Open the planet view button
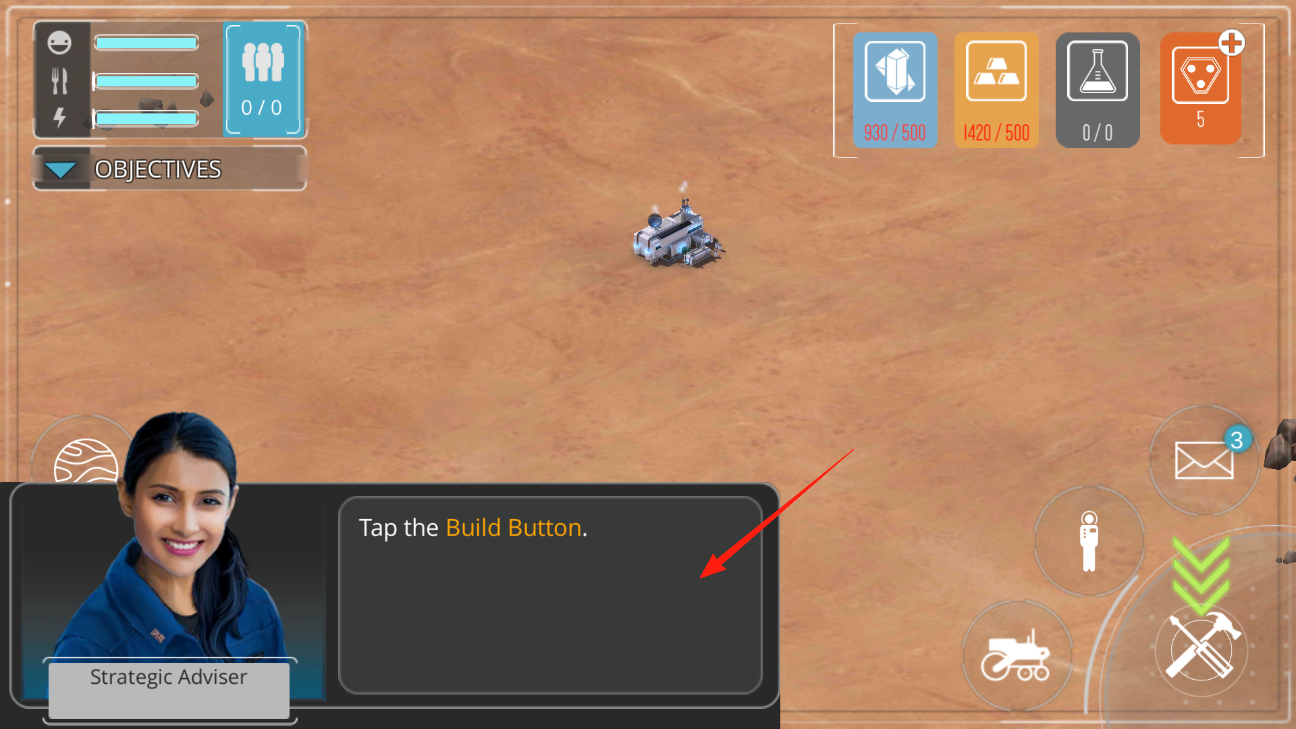 [84, 461]
